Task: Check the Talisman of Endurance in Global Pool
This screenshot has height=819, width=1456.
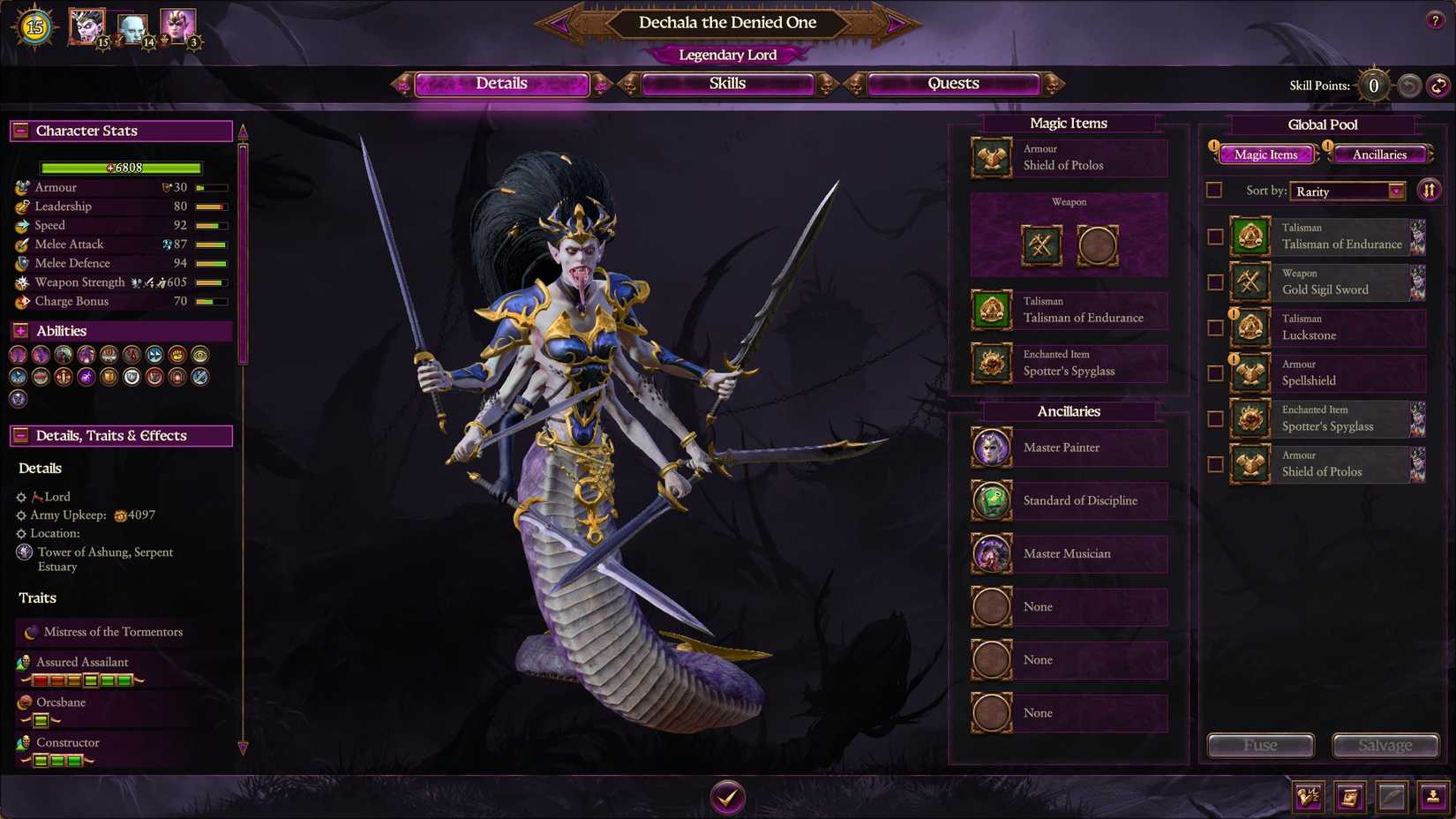Action: click(1215, 237)
